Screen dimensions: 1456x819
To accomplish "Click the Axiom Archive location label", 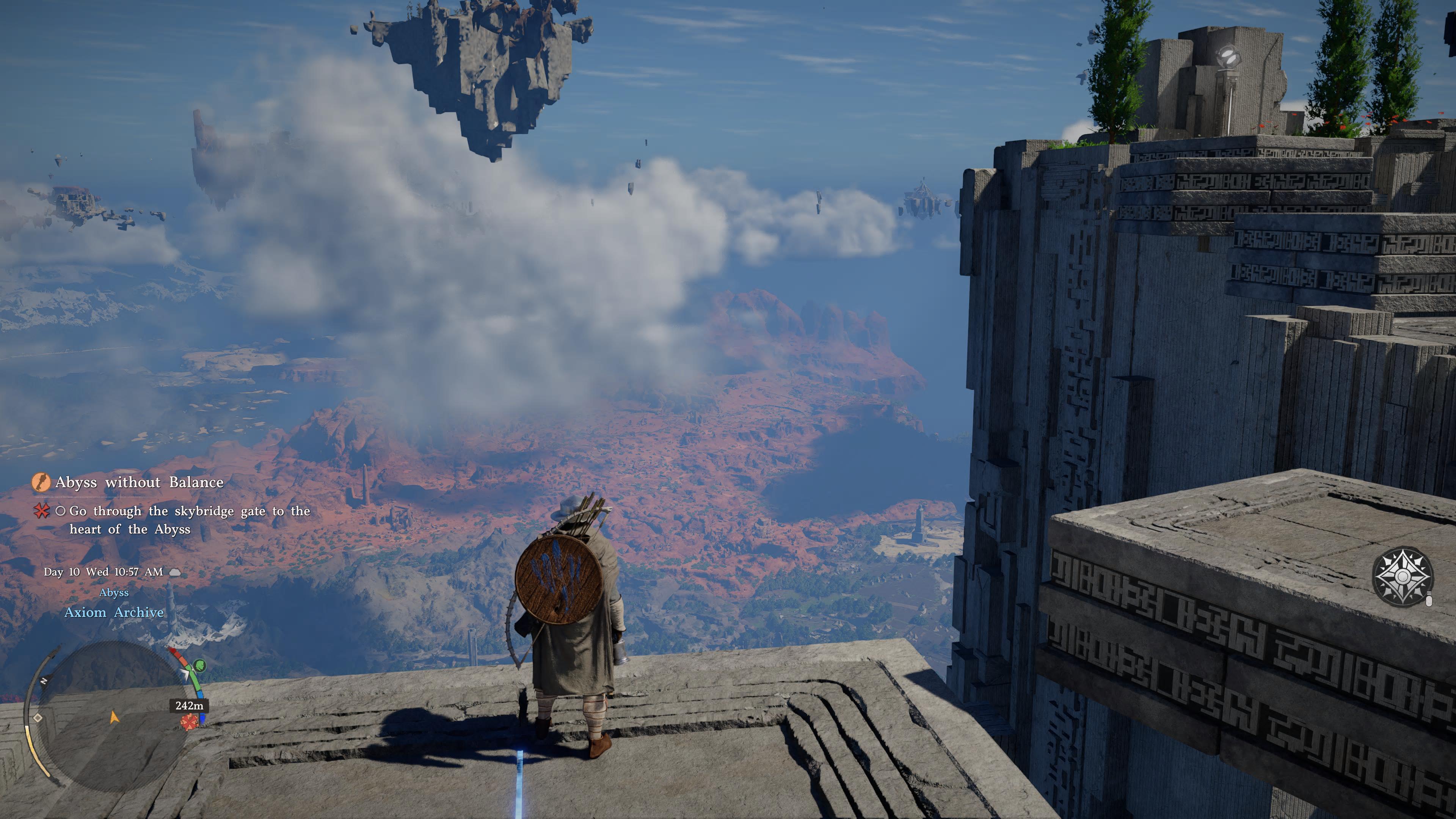I will [x=114, y=612].
